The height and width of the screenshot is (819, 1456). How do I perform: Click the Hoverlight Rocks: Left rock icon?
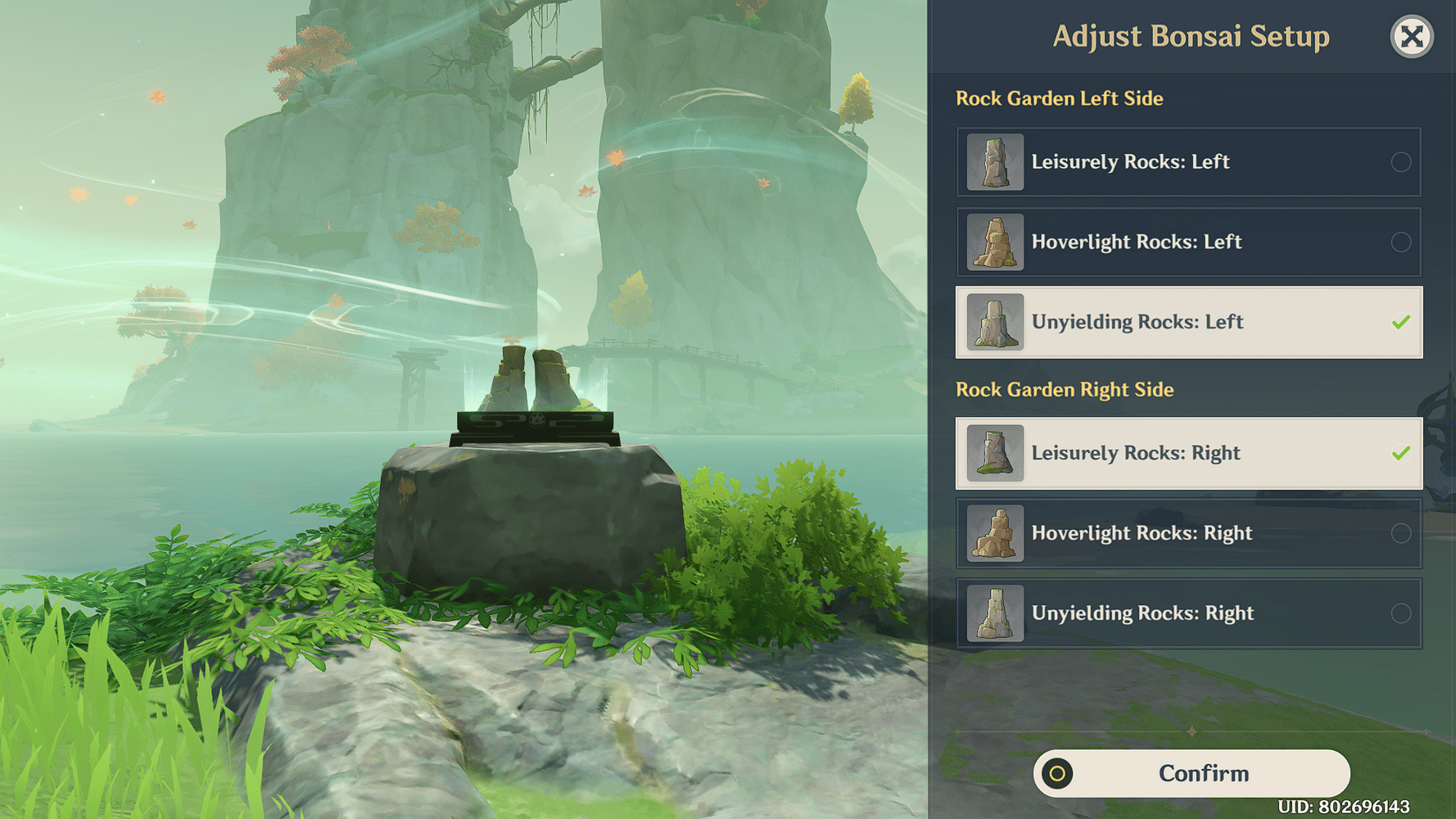click(x=994, y=242)
